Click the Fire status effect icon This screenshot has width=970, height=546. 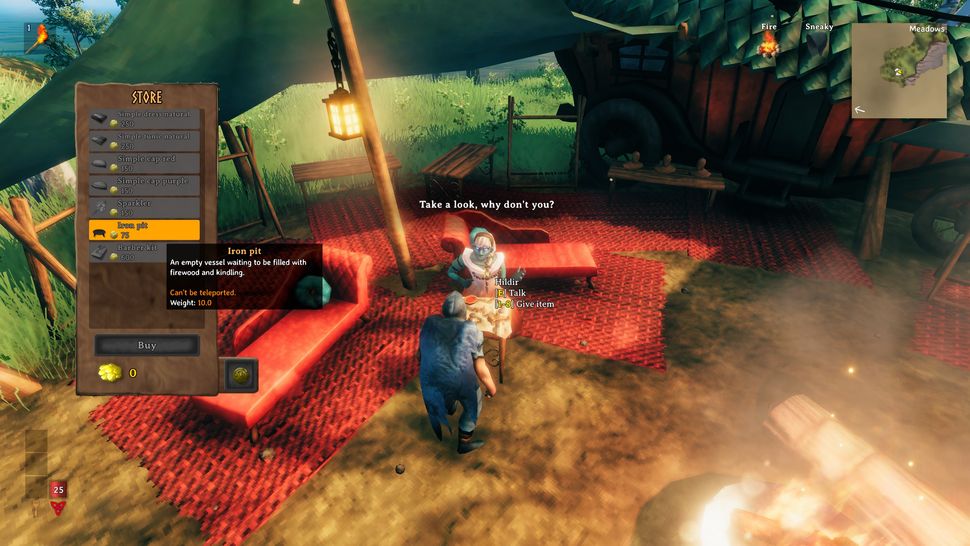tap(769, 44)
